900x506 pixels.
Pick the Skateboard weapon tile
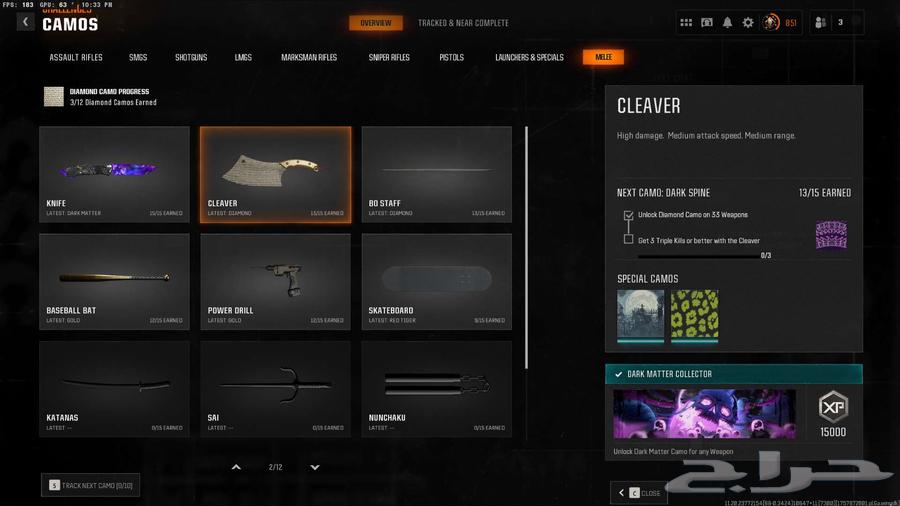[436, 281]
